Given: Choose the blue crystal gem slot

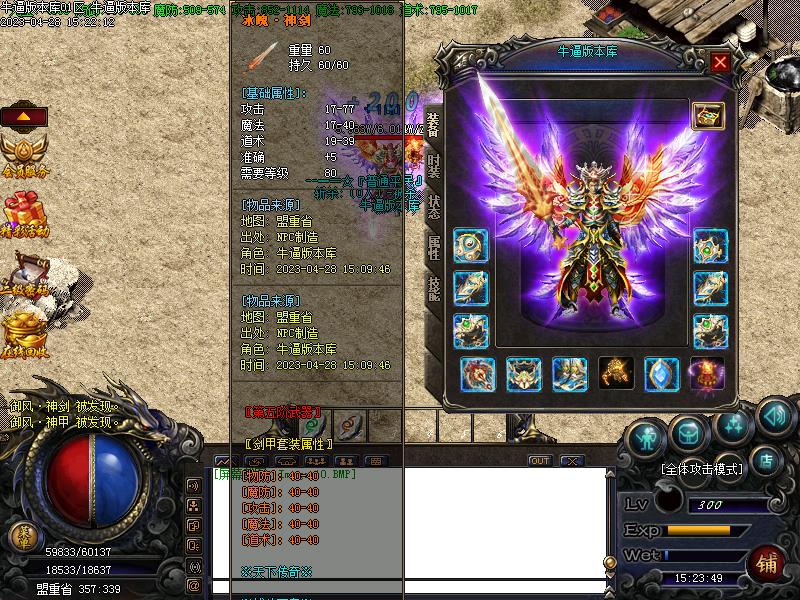Looking at the screenshot, I should [661, 374].
